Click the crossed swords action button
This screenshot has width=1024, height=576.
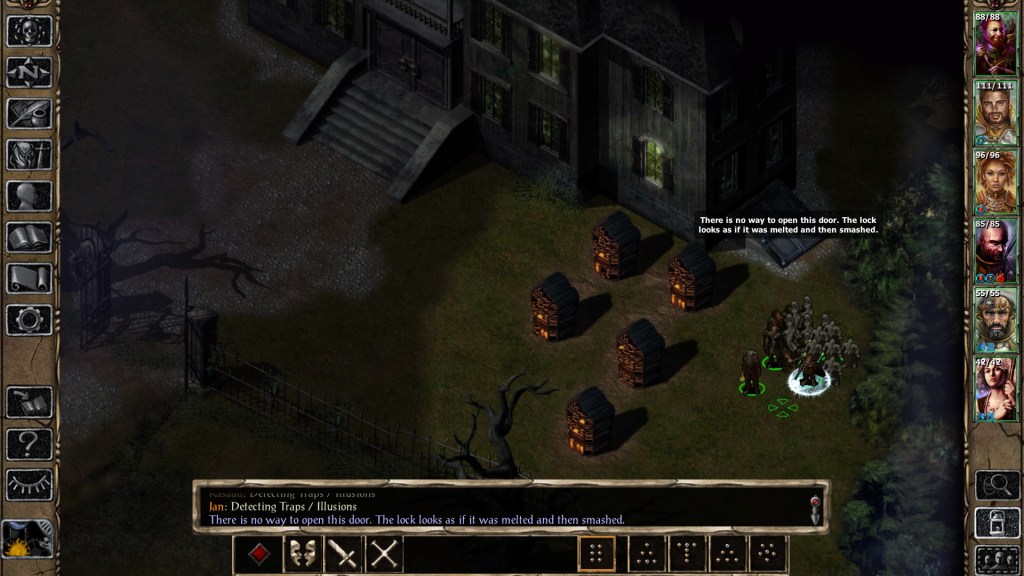(384, 554)
